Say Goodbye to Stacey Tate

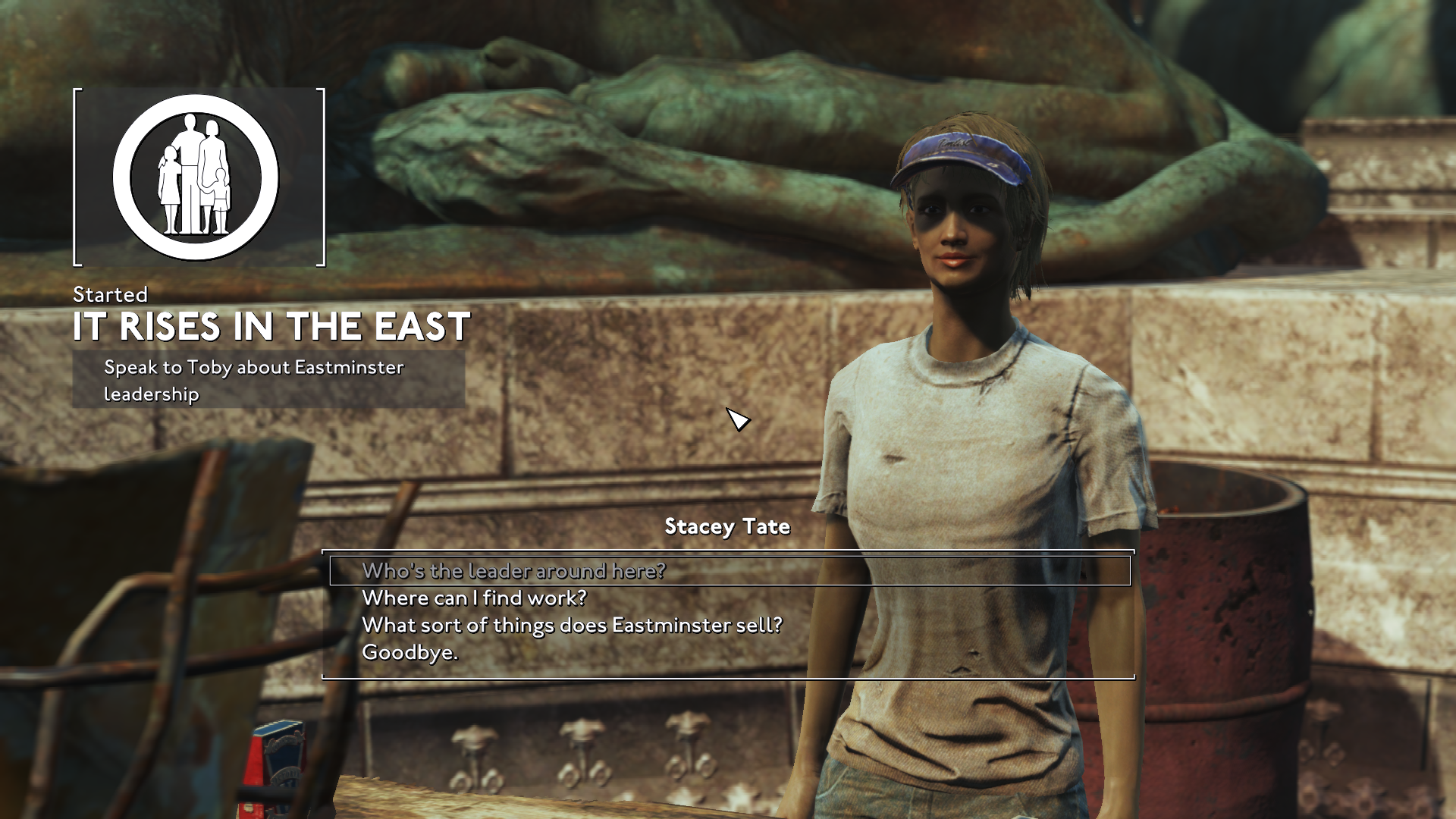pos(409,652)
